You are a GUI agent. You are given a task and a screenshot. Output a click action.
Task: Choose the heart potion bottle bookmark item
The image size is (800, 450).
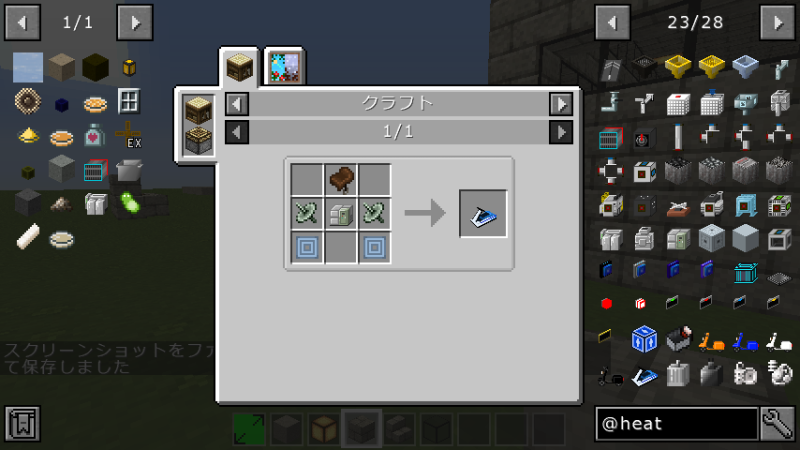[x=94, y=135]
